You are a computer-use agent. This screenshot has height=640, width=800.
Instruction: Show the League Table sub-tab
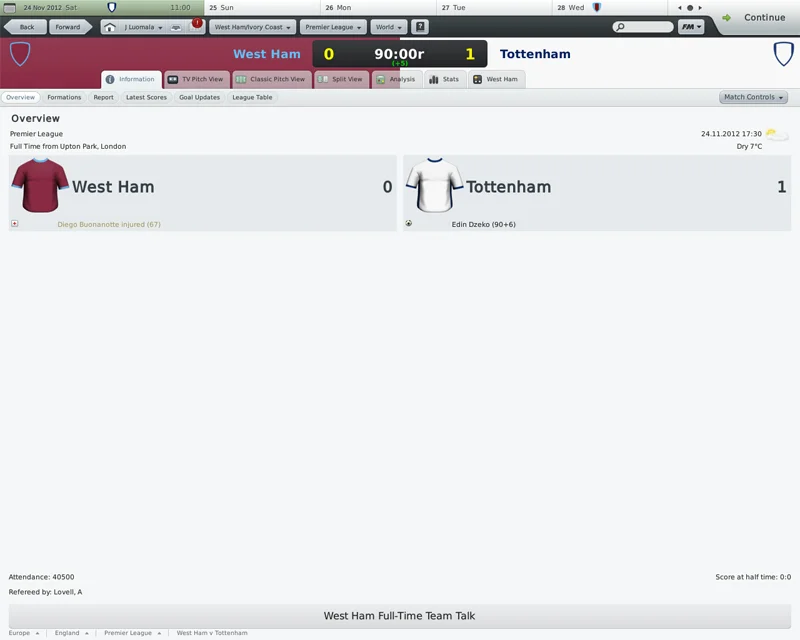pos(252,98)
